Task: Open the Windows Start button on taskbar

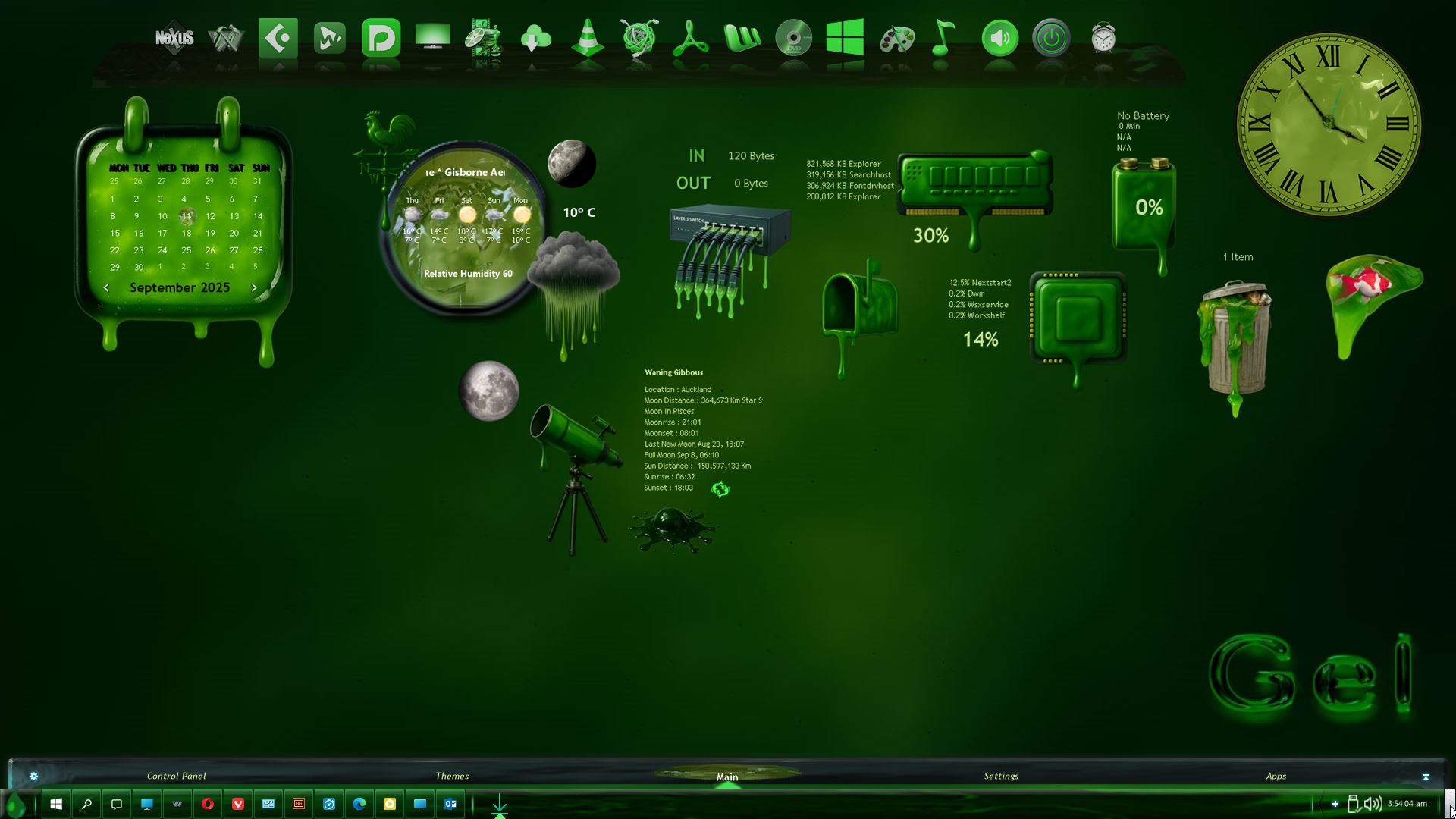Action: 56,804
